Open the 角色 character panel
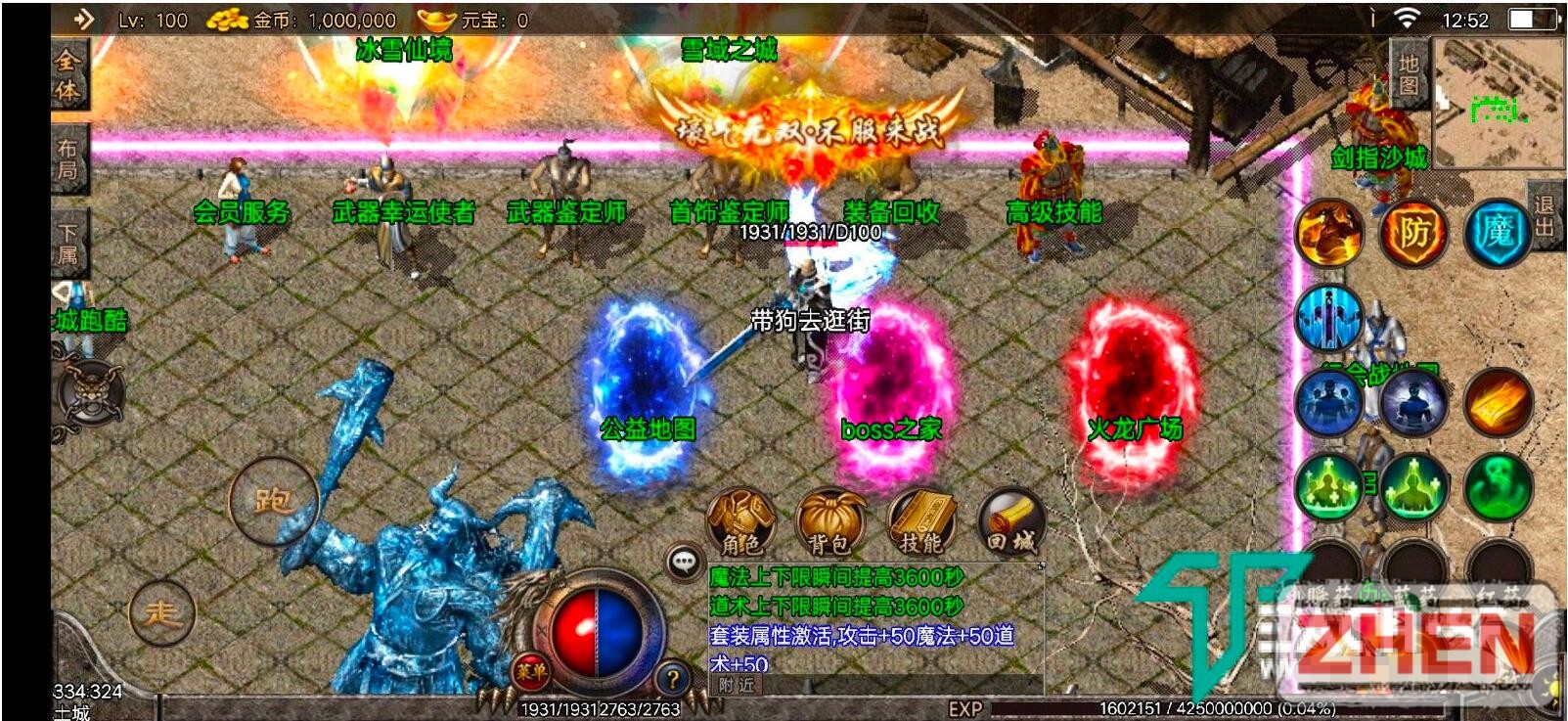 (740, 523)
